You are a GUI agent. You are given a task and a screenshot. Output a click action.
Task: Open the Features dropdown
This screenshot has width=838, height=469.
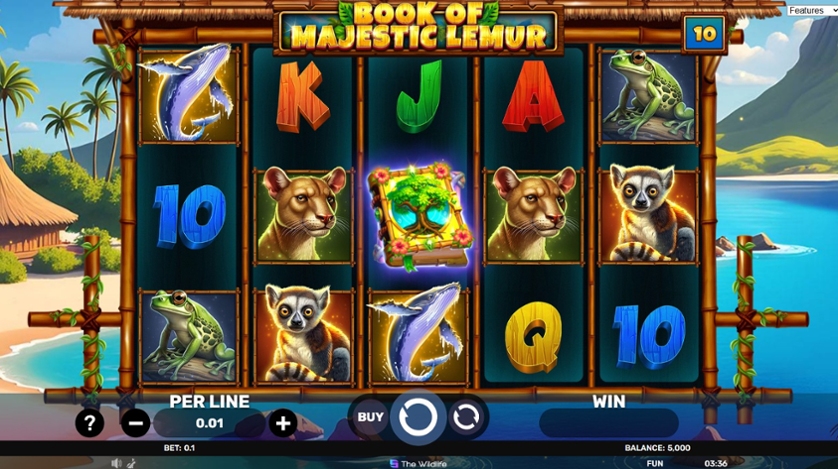click(808, 10)
